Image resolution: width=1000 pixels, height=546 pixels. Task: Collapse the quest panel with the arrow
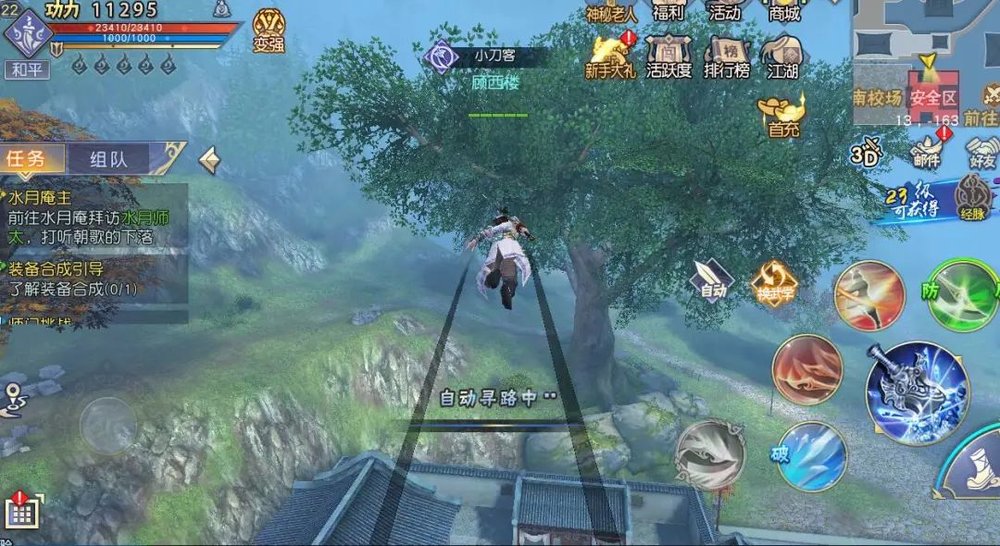(209, 159)
